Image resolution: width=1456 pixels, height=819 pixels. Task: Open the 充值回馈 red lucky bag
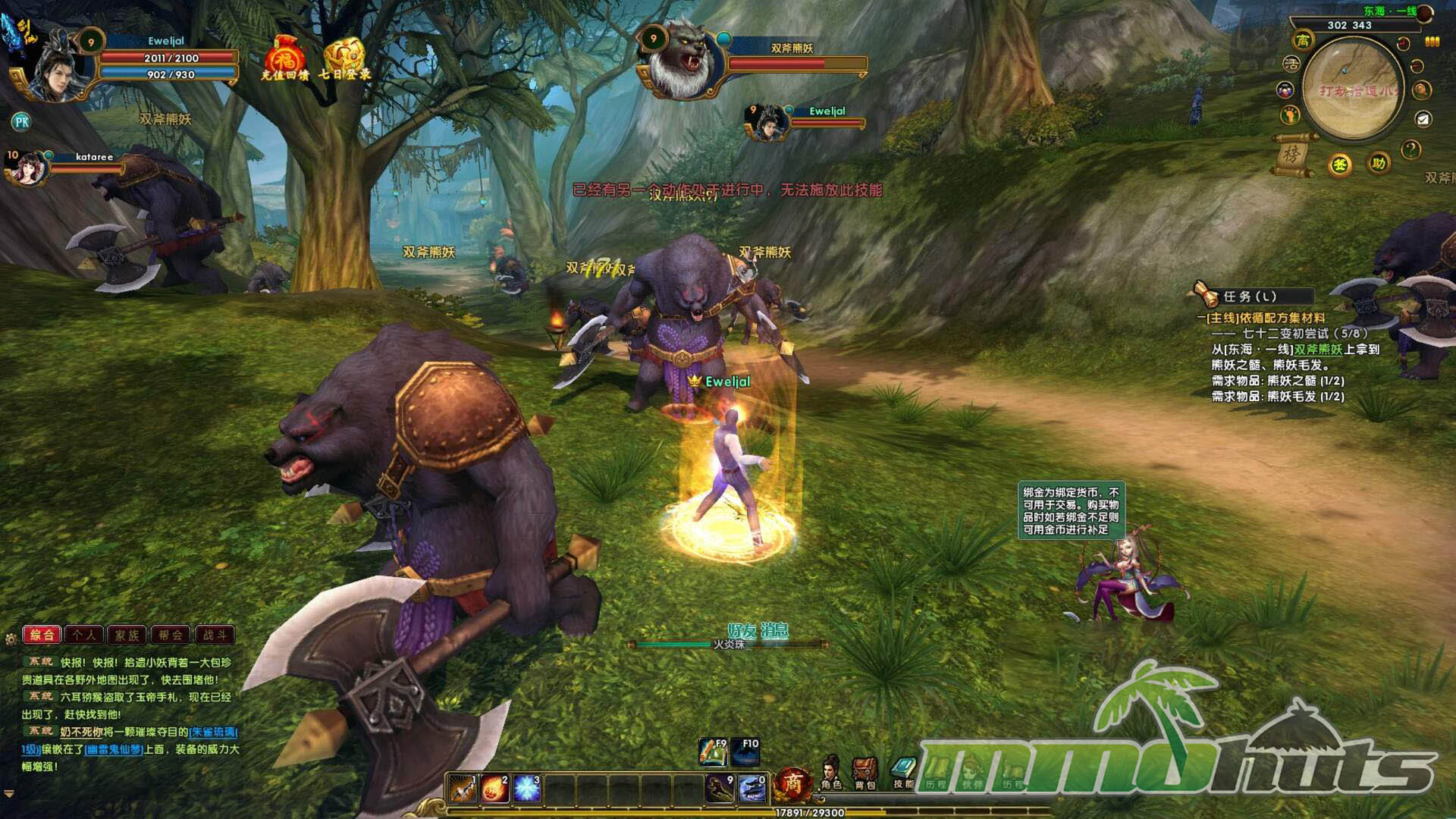pyautogui.click(x=284, y=56)
